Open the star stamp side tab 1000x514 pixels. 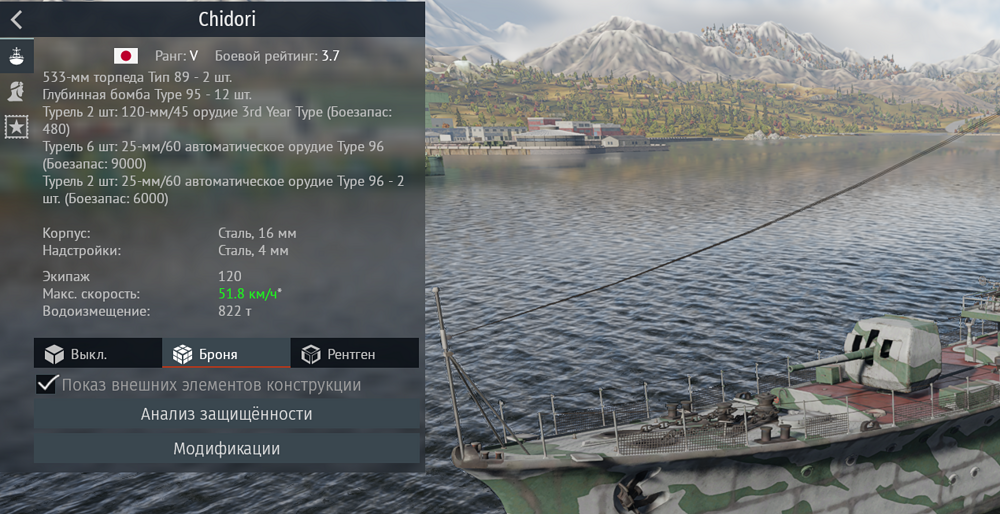tap(16, 126)
